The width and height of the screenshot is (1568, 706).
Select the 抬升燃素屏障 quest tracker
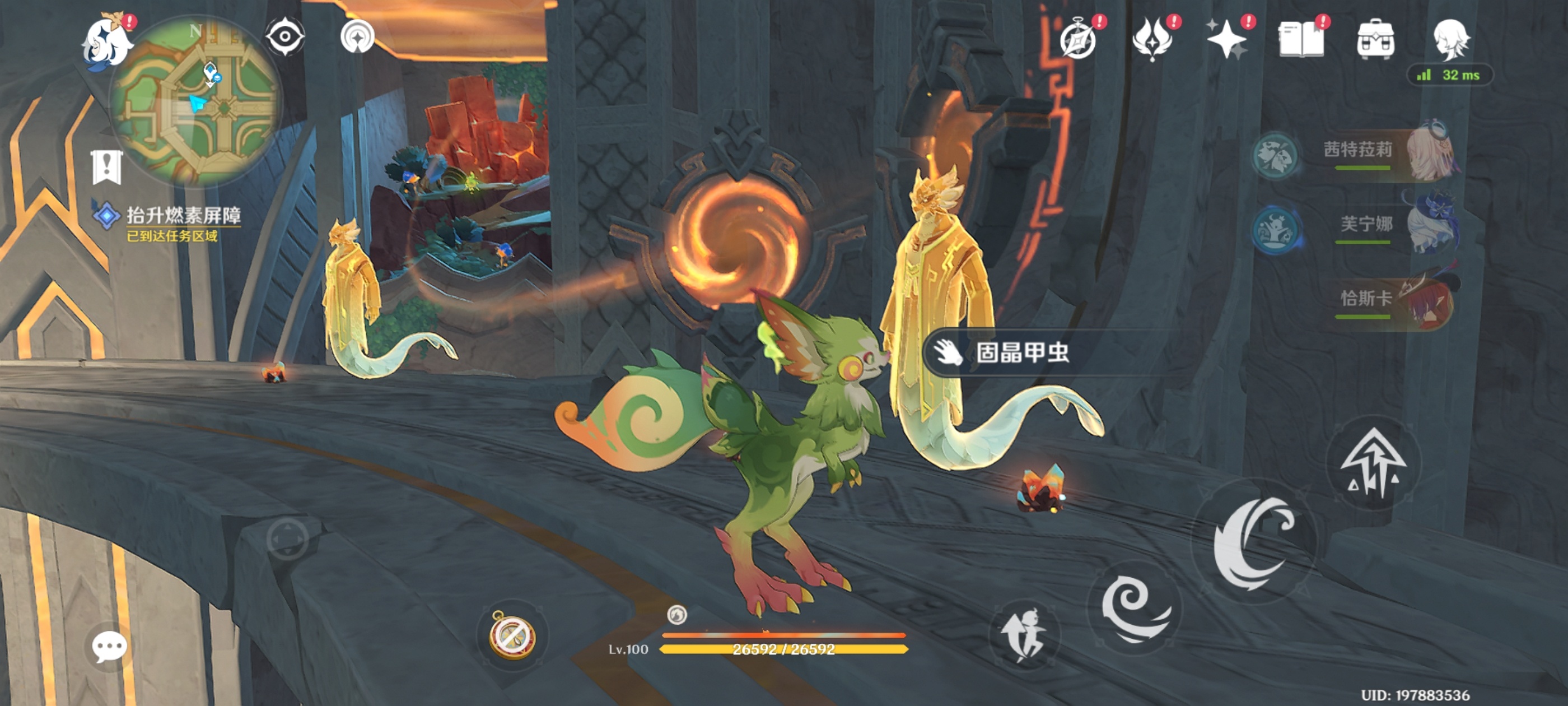tap(183, 215)
